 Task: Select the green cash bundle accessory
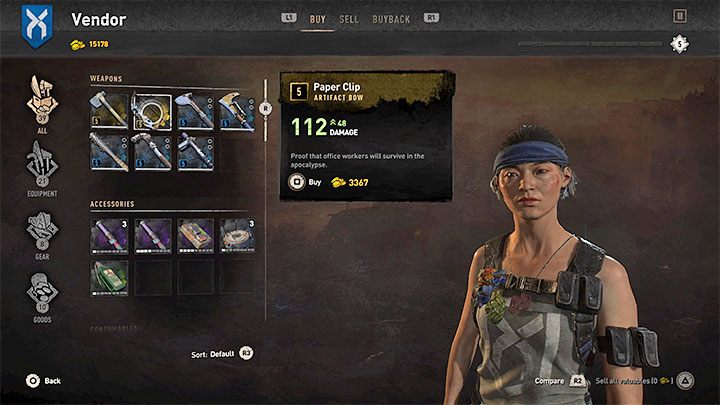(x=107, y=277)
